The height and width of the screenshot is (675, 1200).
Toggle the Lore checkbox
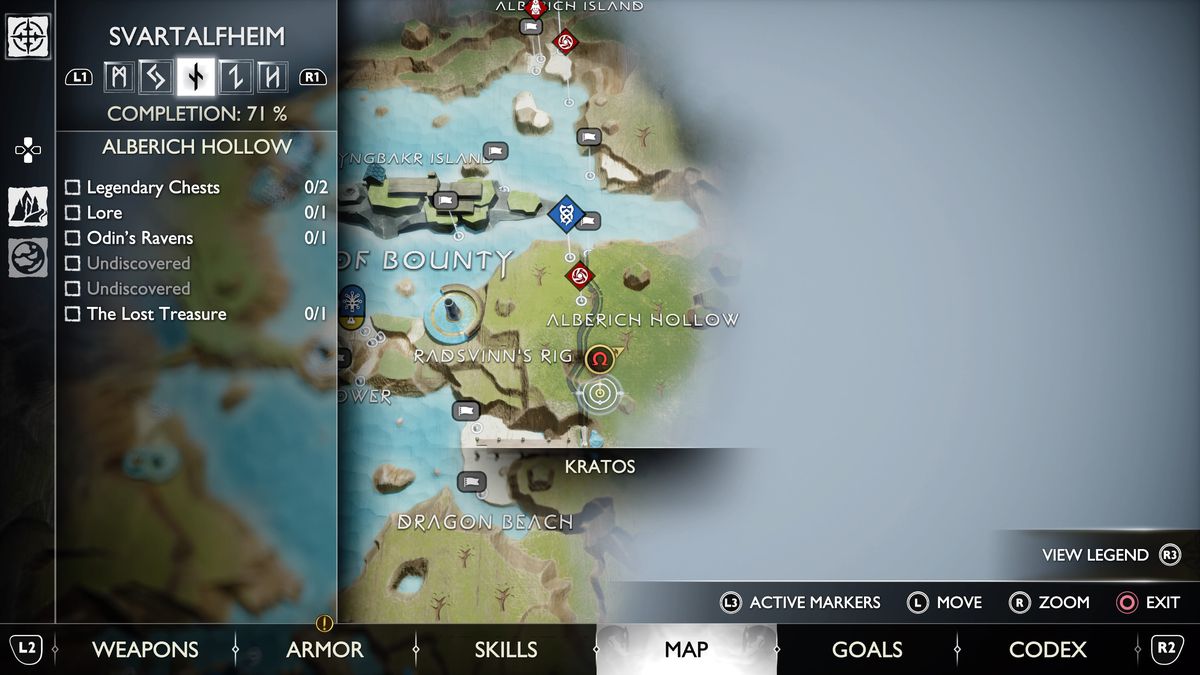tap(73, 213)
